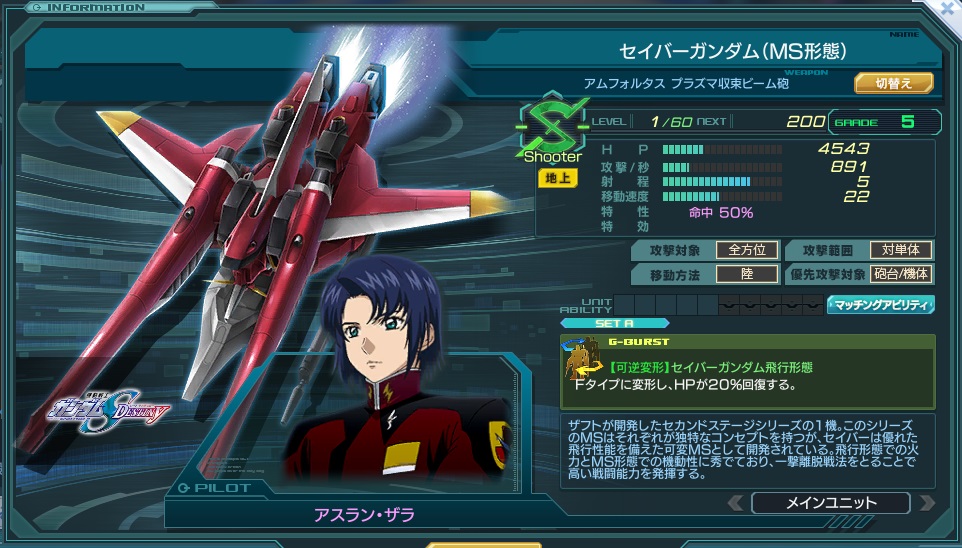Go to previous unit with left arrow
Image resolution: width=962 pixels, height=548 pixels.
(735, 503)
